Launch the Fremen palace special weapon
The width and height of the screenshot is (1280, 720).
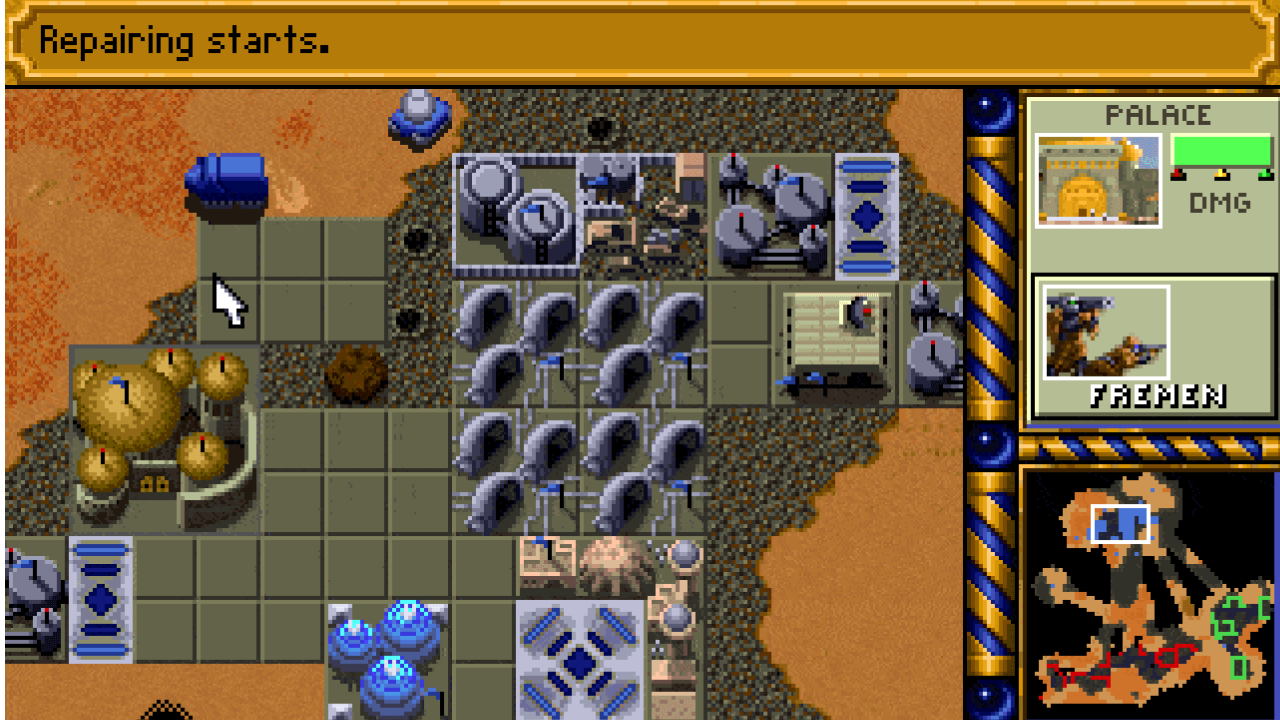1107,334
